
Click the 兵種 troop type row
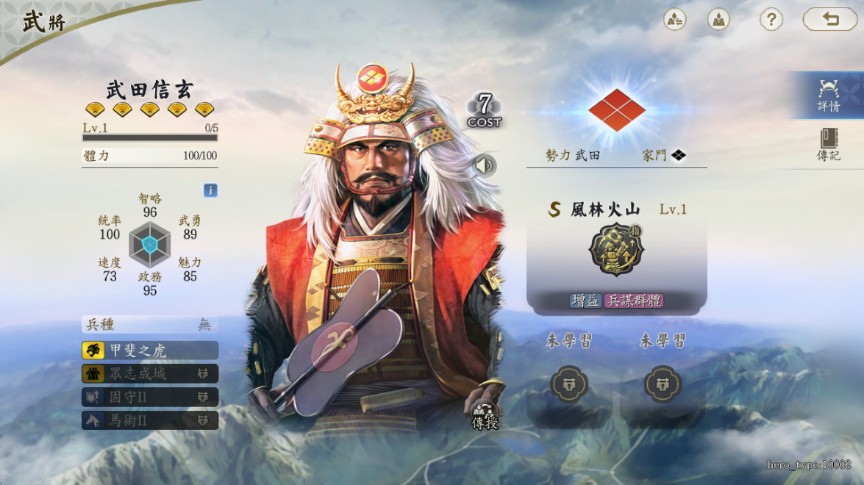tap(150, 325)
